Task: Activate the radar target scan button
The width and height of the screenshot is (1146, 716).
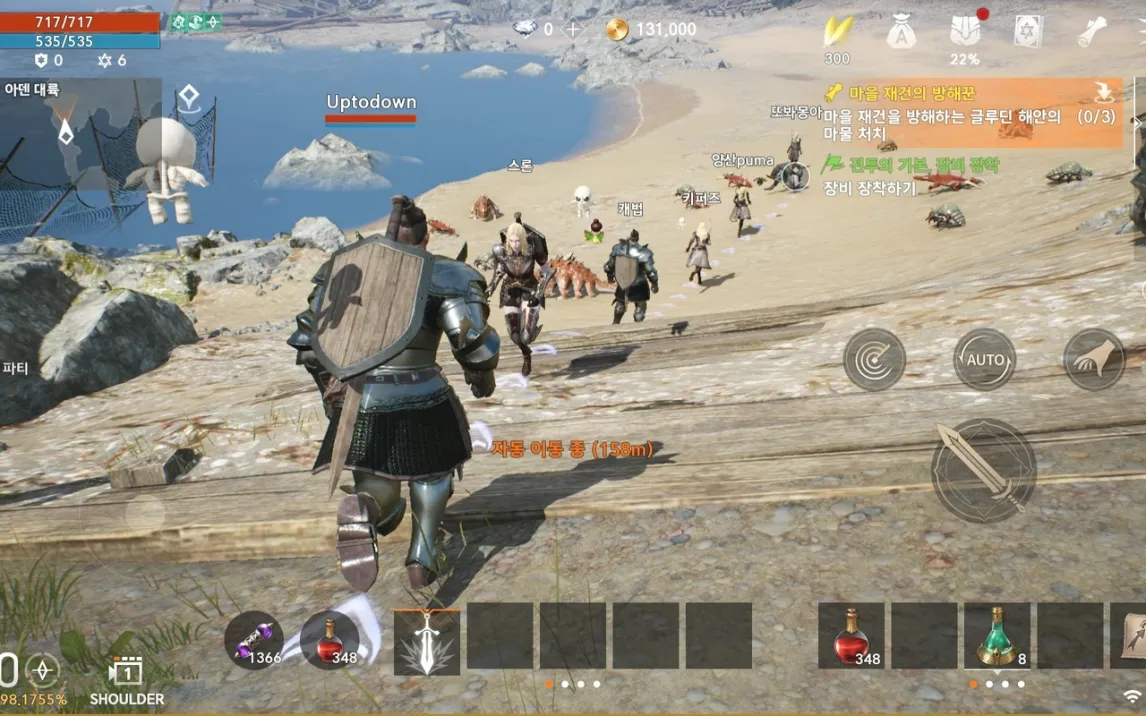Action: click(x=874, y=359)
